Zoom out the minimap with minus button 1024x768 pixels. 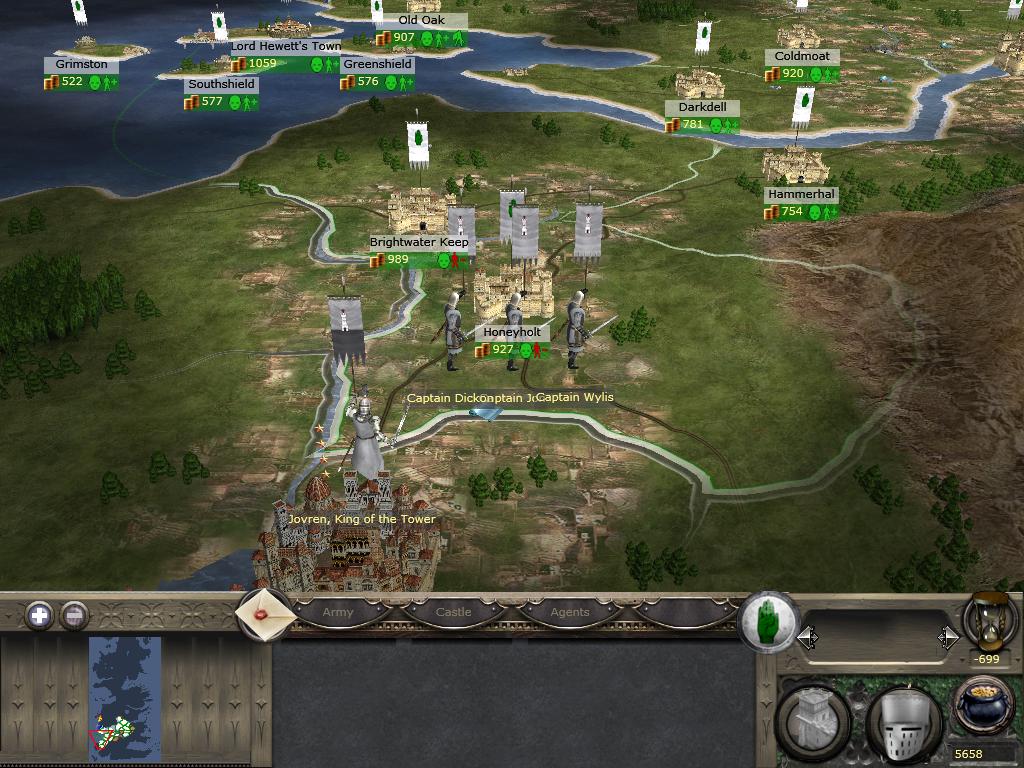(74, 615)
